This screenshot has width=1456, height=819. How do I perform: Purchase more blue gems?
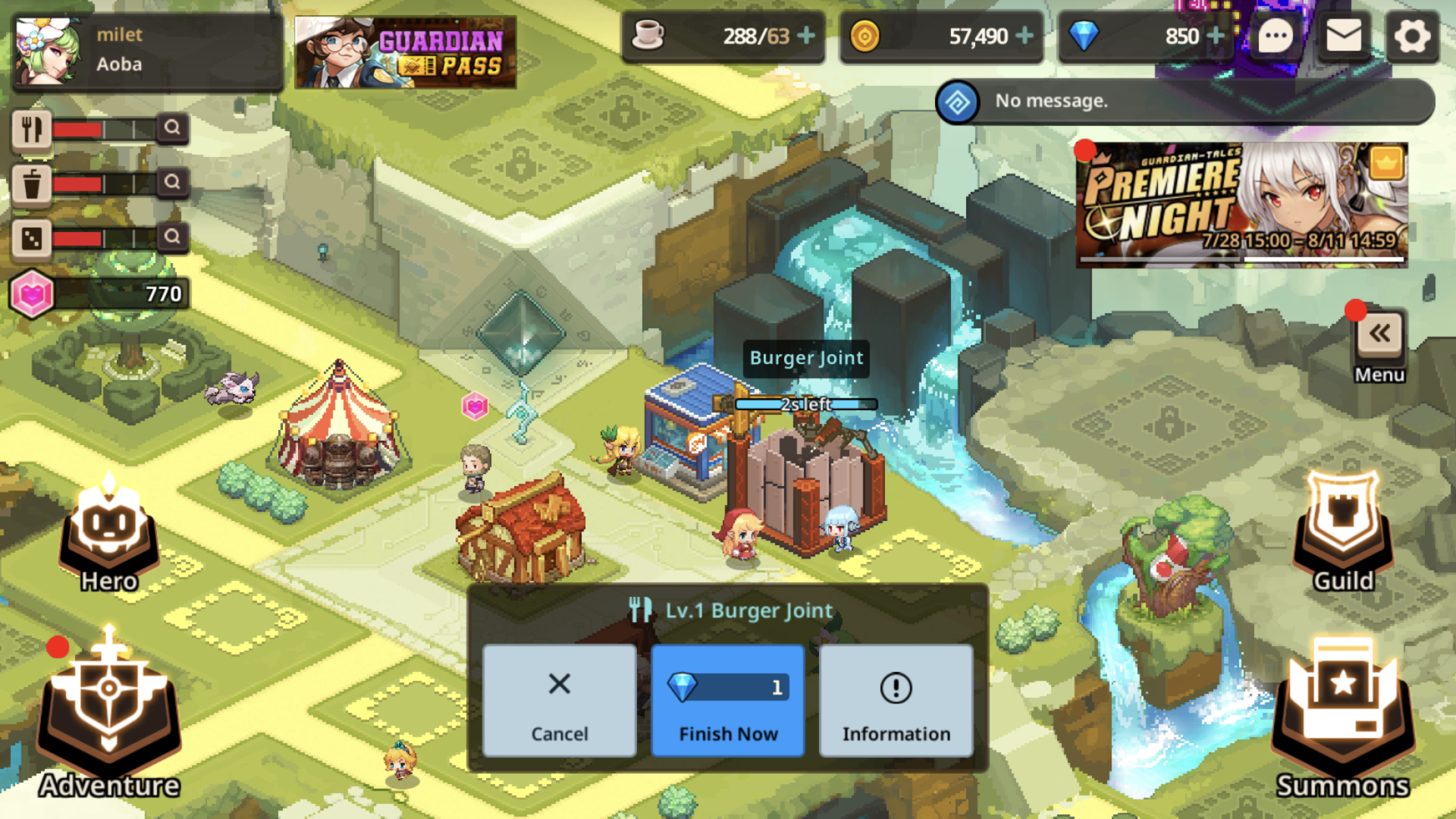1215,36
